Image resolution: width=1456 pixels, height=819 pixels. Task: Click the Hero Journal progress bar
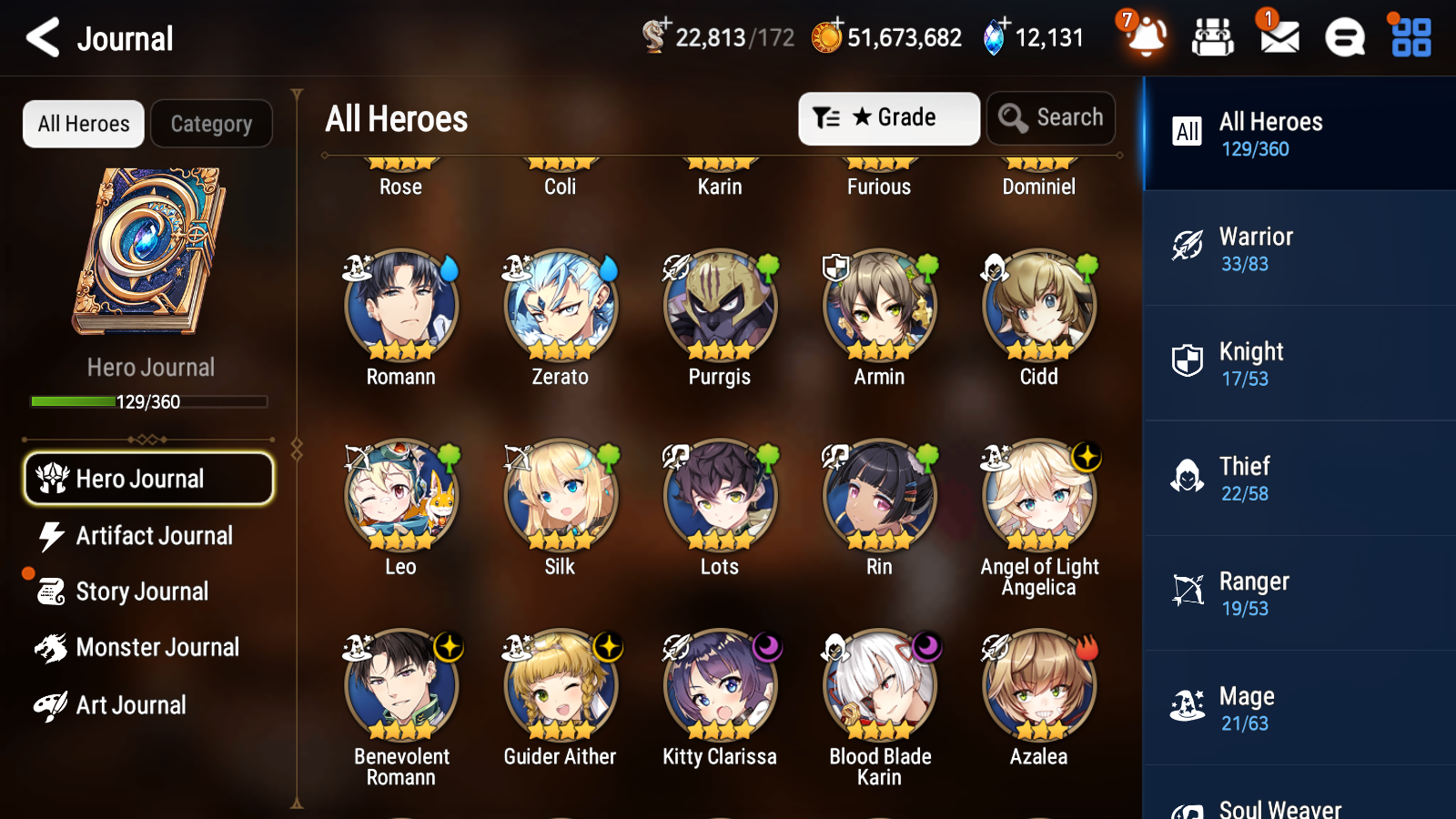(148, 401)
